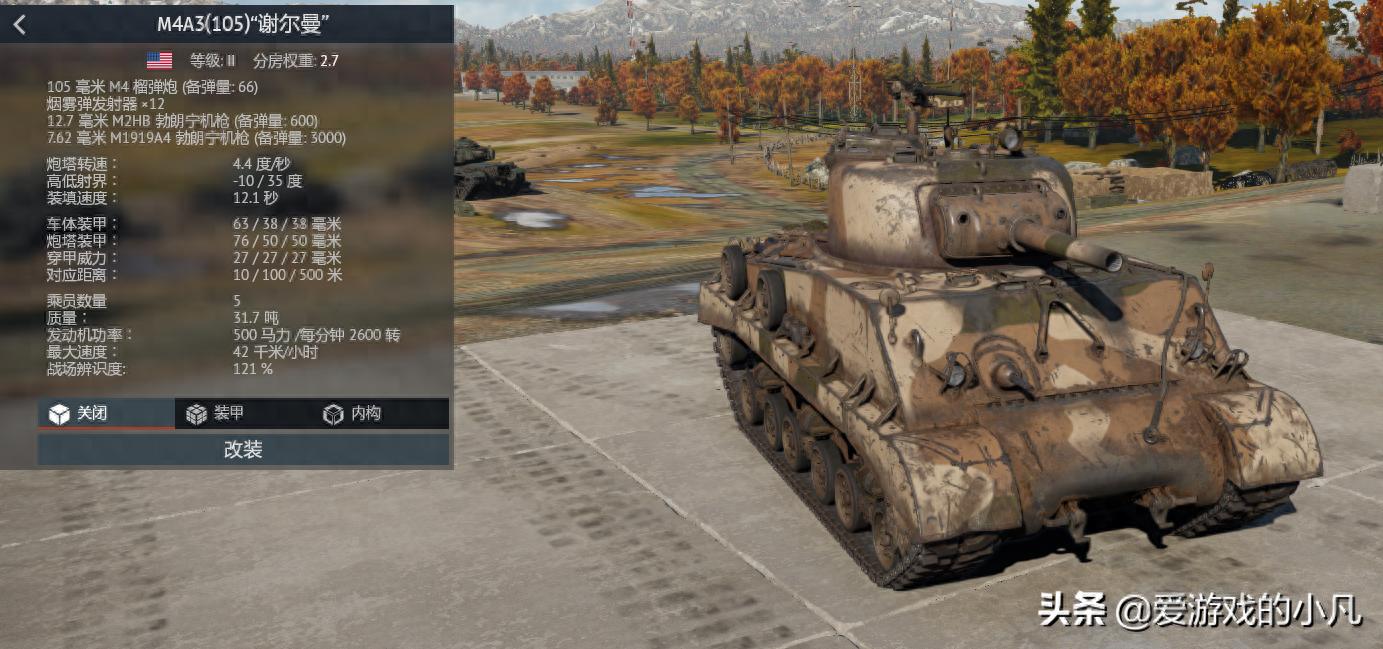Open the 改装 modifications button
Image resolution: width=1383 pixels, height=649 pixels.
(x=243, y=450)
